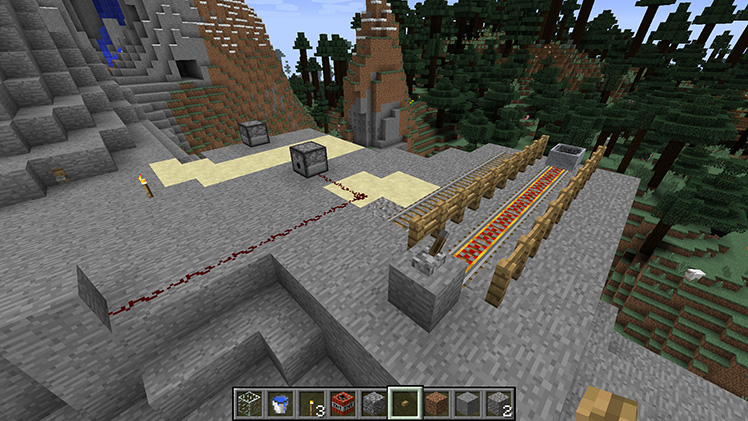This screenshot has width=748, height=421.
Task: Choose the smooth stone block slot
Action: [x=467, y=402]
